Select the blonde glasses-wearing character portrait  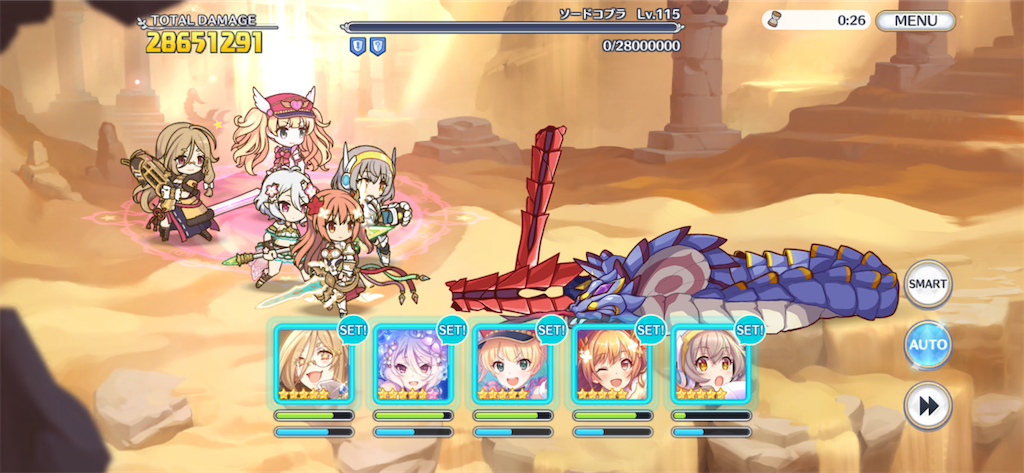coord(312,364)
